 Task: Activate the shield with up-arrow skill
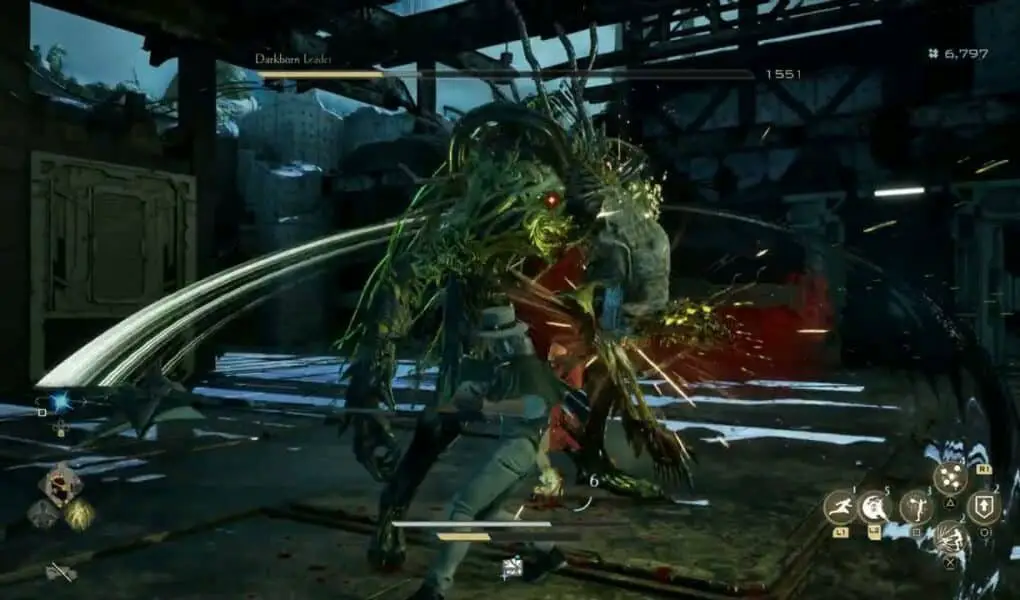tap(983, 507)
